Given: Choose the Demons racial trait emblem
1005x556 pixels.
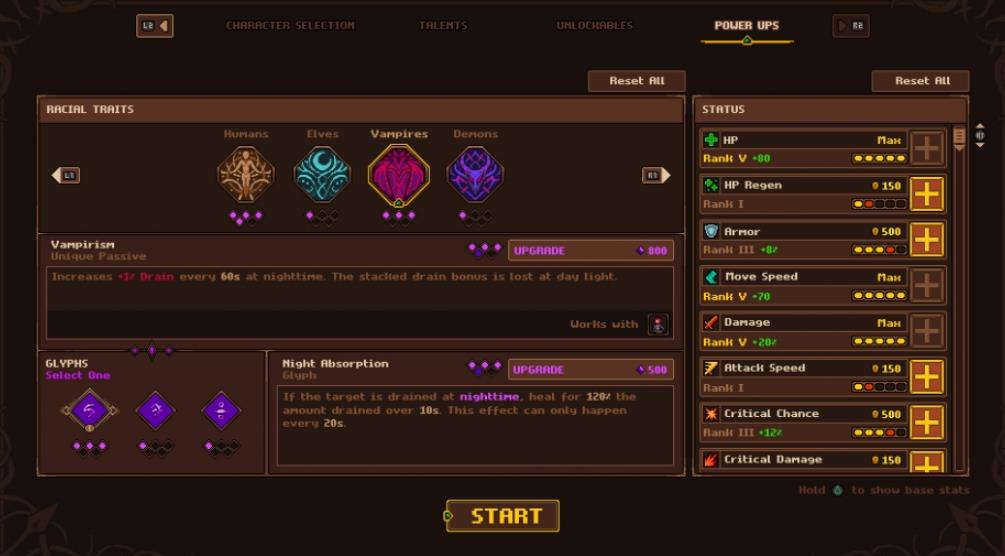Looking at the screenshot, I should click(475, 174).
